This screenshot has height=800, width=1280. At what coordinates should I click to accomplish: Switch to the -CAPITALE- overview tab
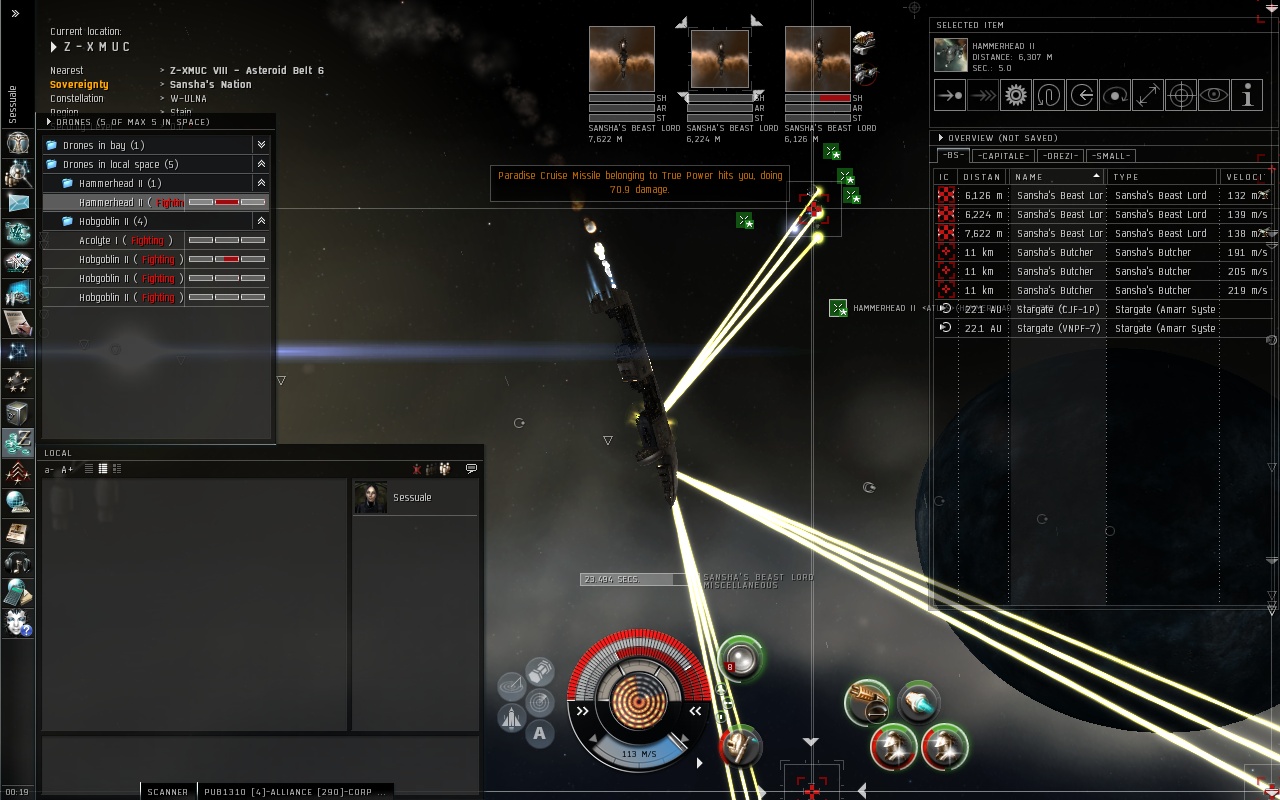pyautogui.click(x=1003, y=156)
